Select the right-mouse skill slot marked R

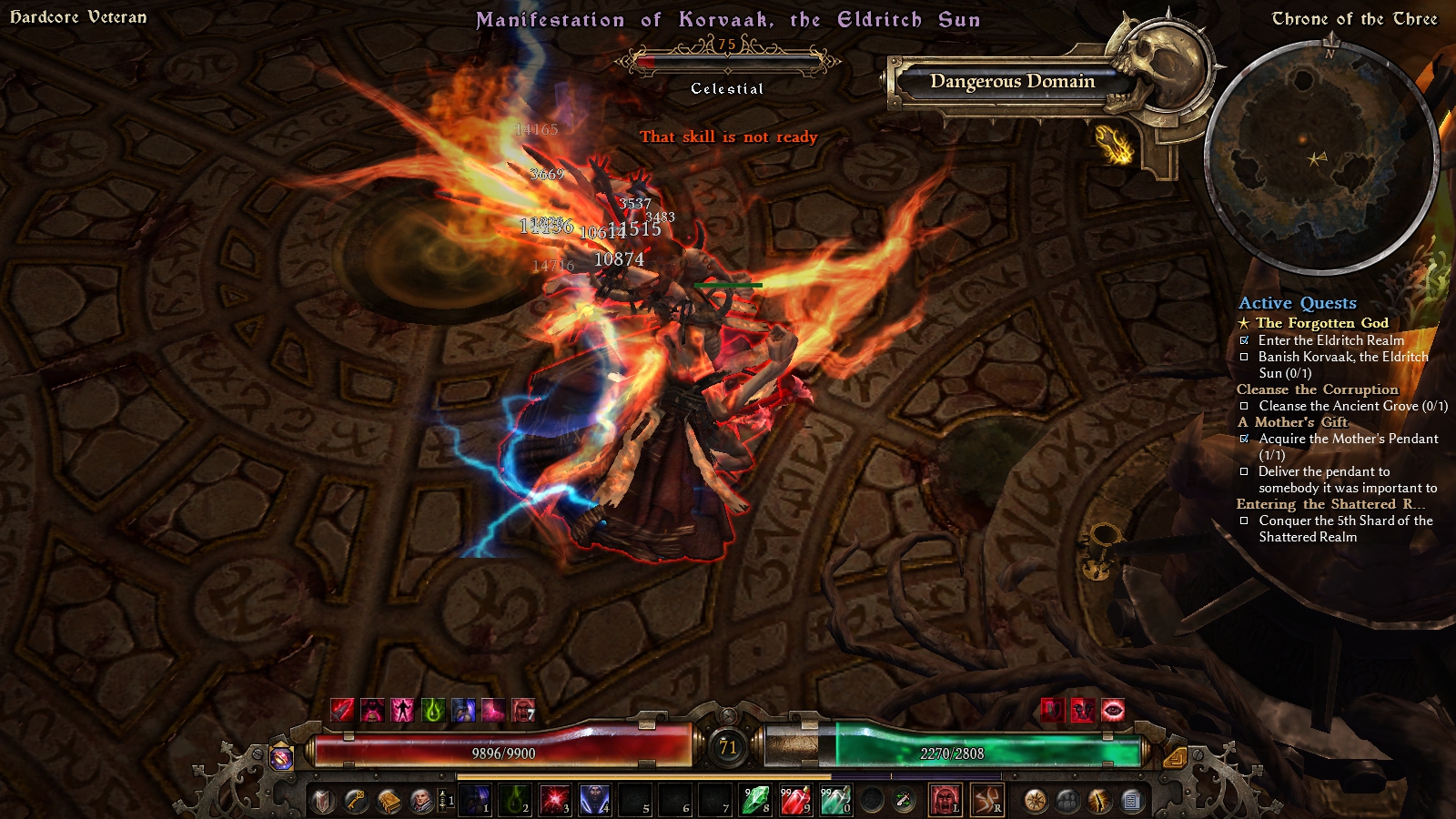point(986,801)
